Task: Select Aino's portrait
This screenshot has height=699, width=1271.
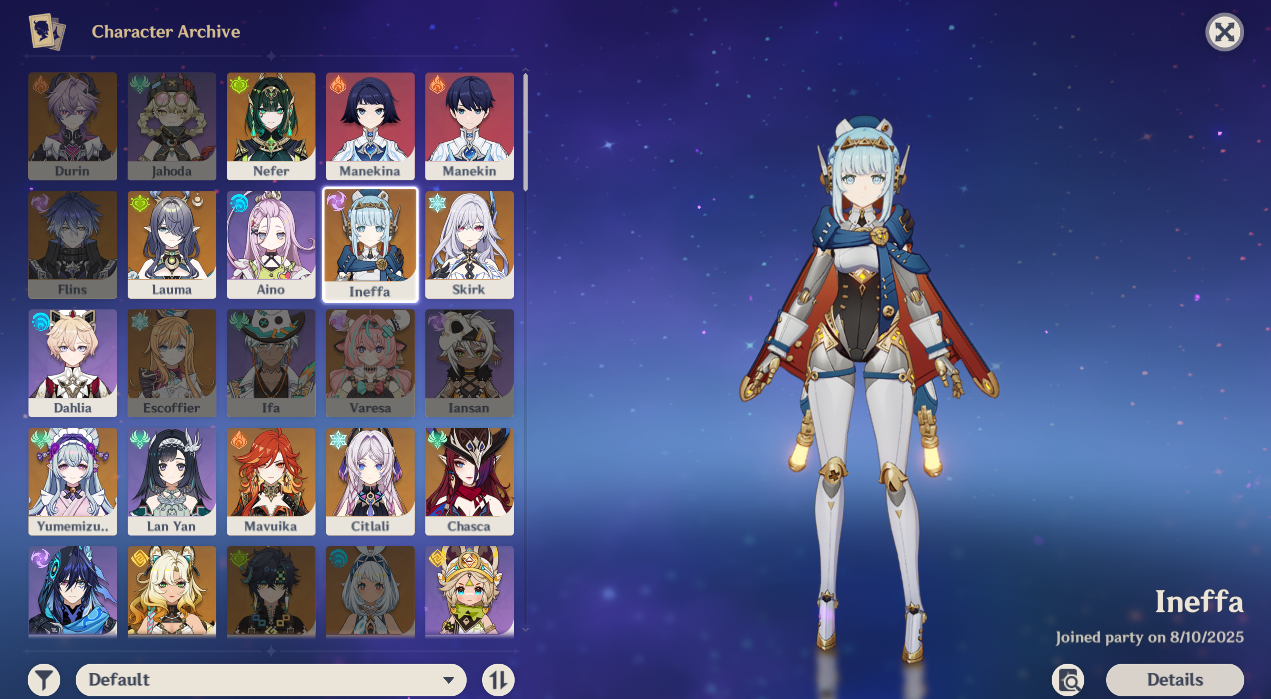Action: coord(271,244)
